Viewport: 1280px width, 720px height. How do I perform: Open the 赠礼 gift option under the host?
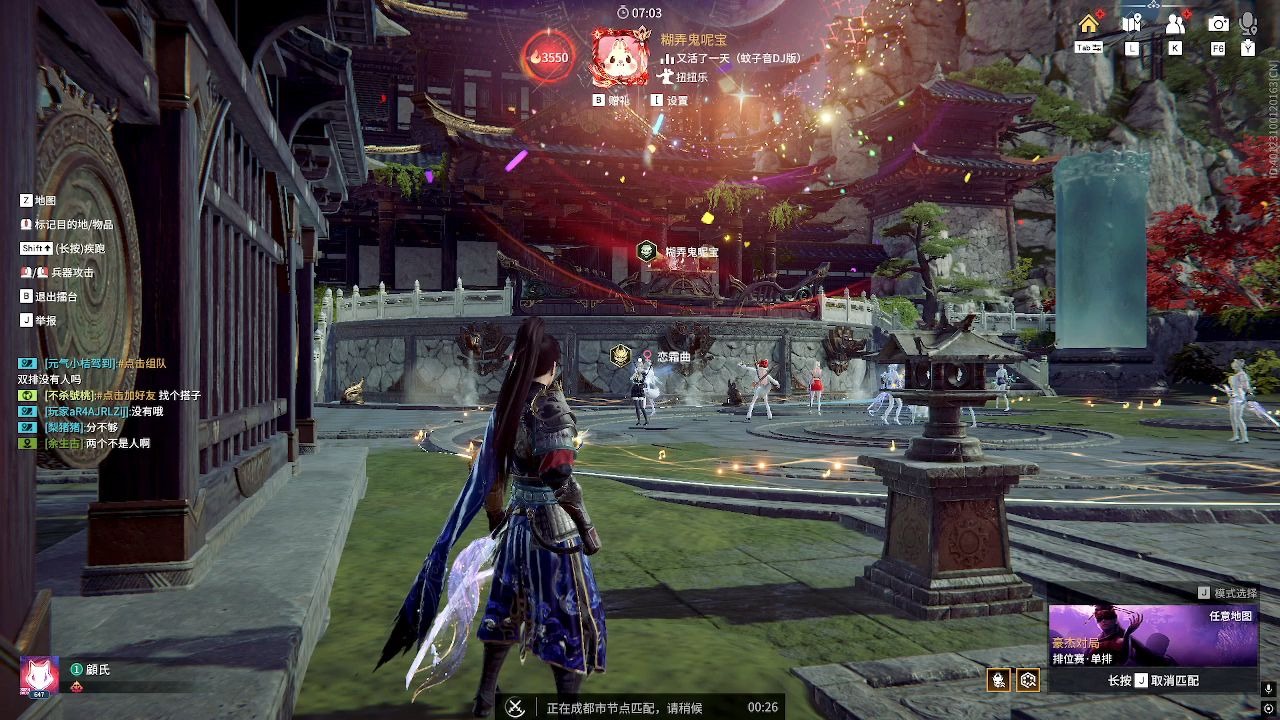tap(612, 101)
